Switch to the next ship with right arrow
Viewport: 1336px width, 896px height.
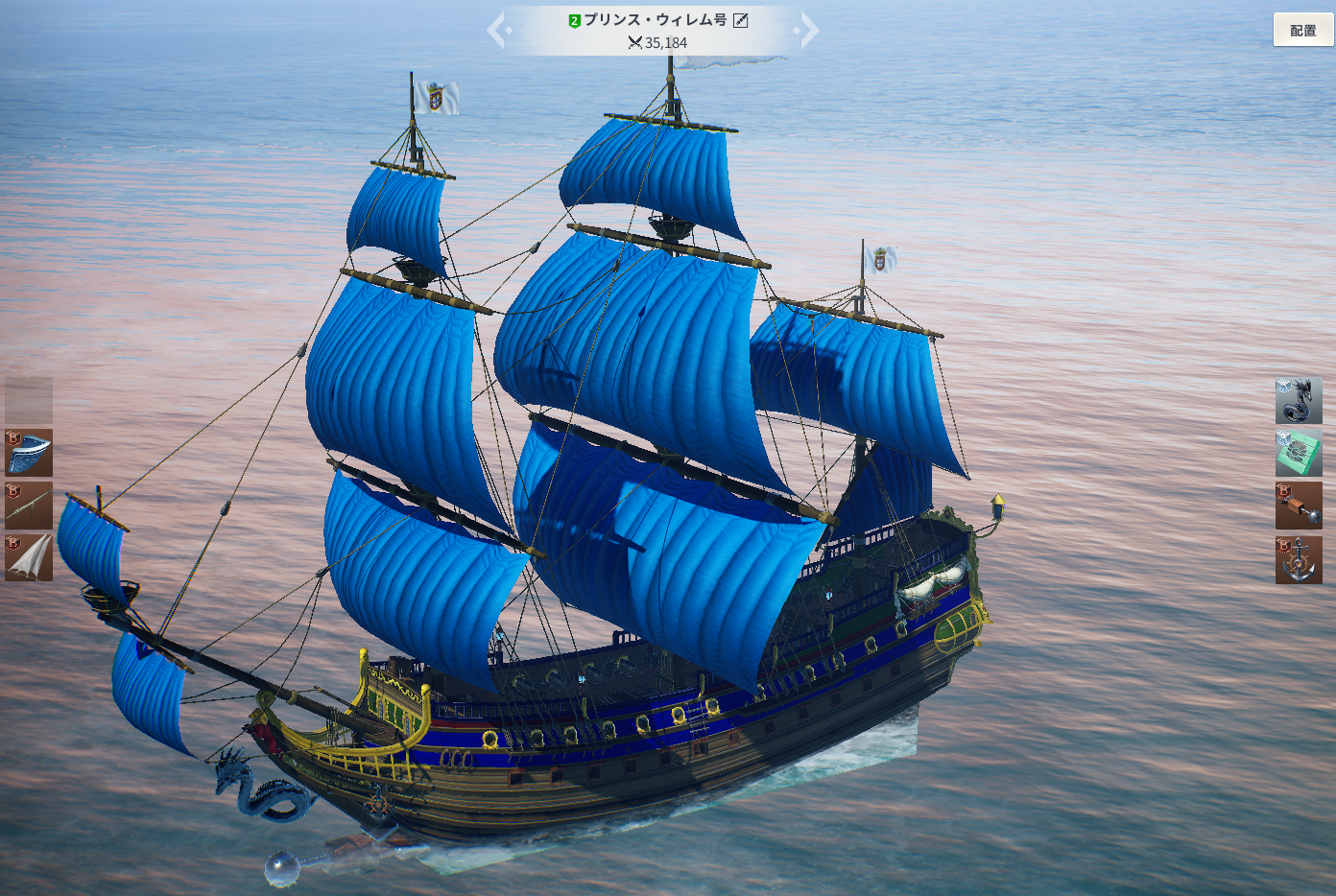click(x=808, y=31)
